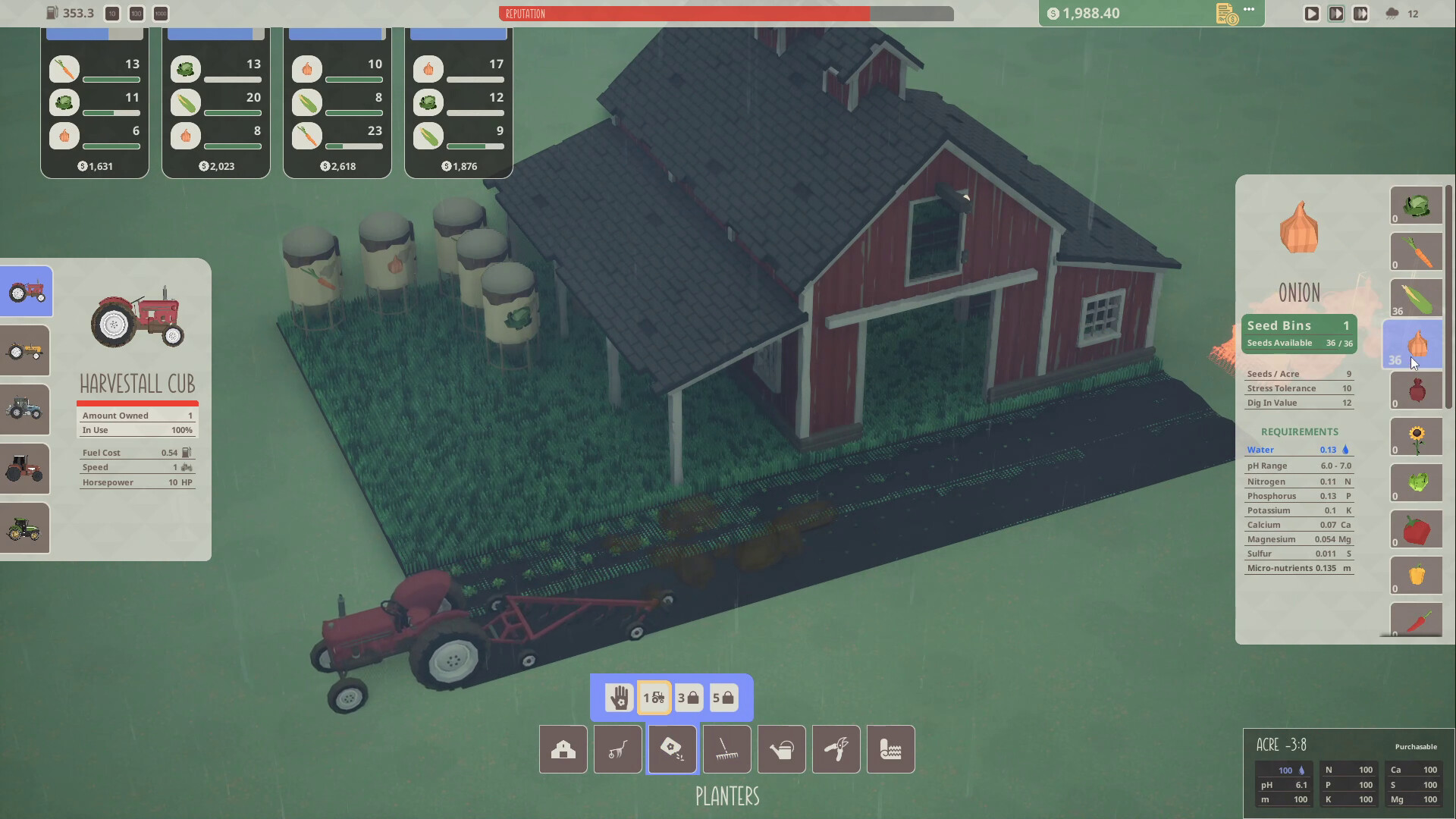The width and height of the screenshot is (1456, 819).
Task: Set game speed to 1x play
Action: (1311, 13)
